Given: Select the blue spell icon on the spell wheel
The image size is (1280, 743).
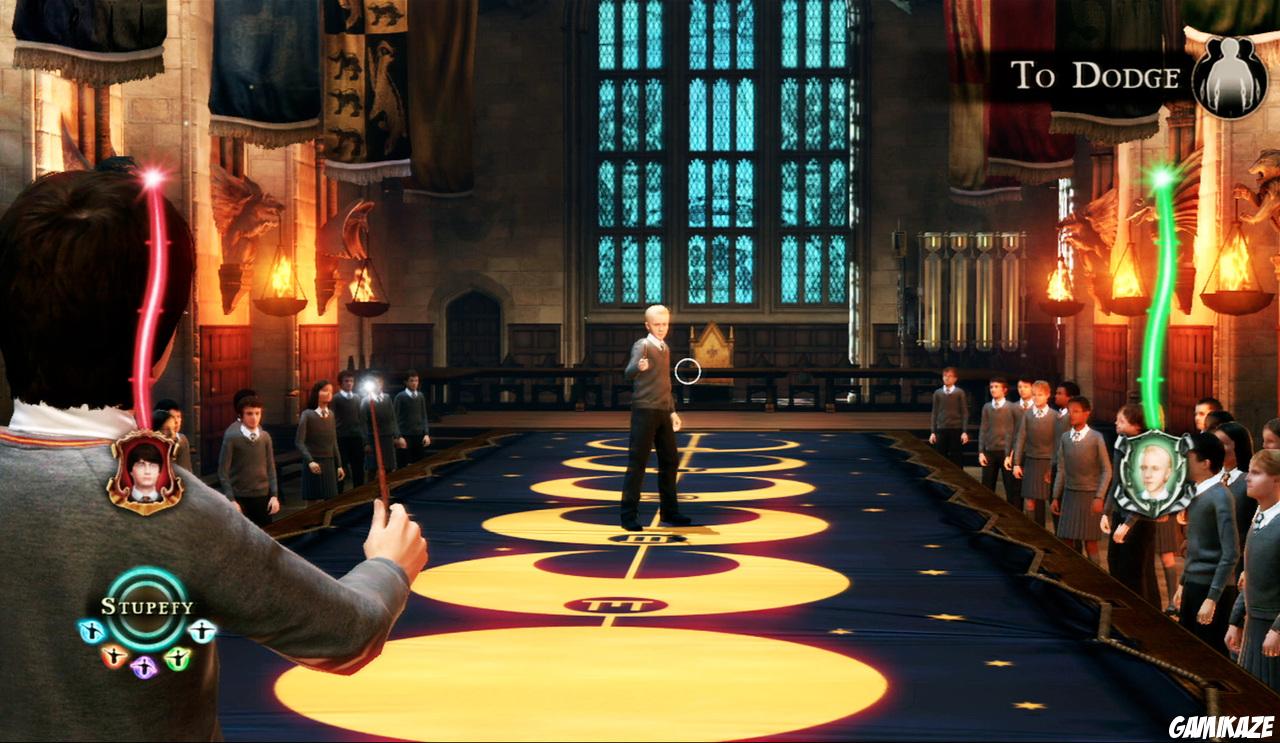Looking at the screenshot, I should pyautogui.click(x=92, y=630).
